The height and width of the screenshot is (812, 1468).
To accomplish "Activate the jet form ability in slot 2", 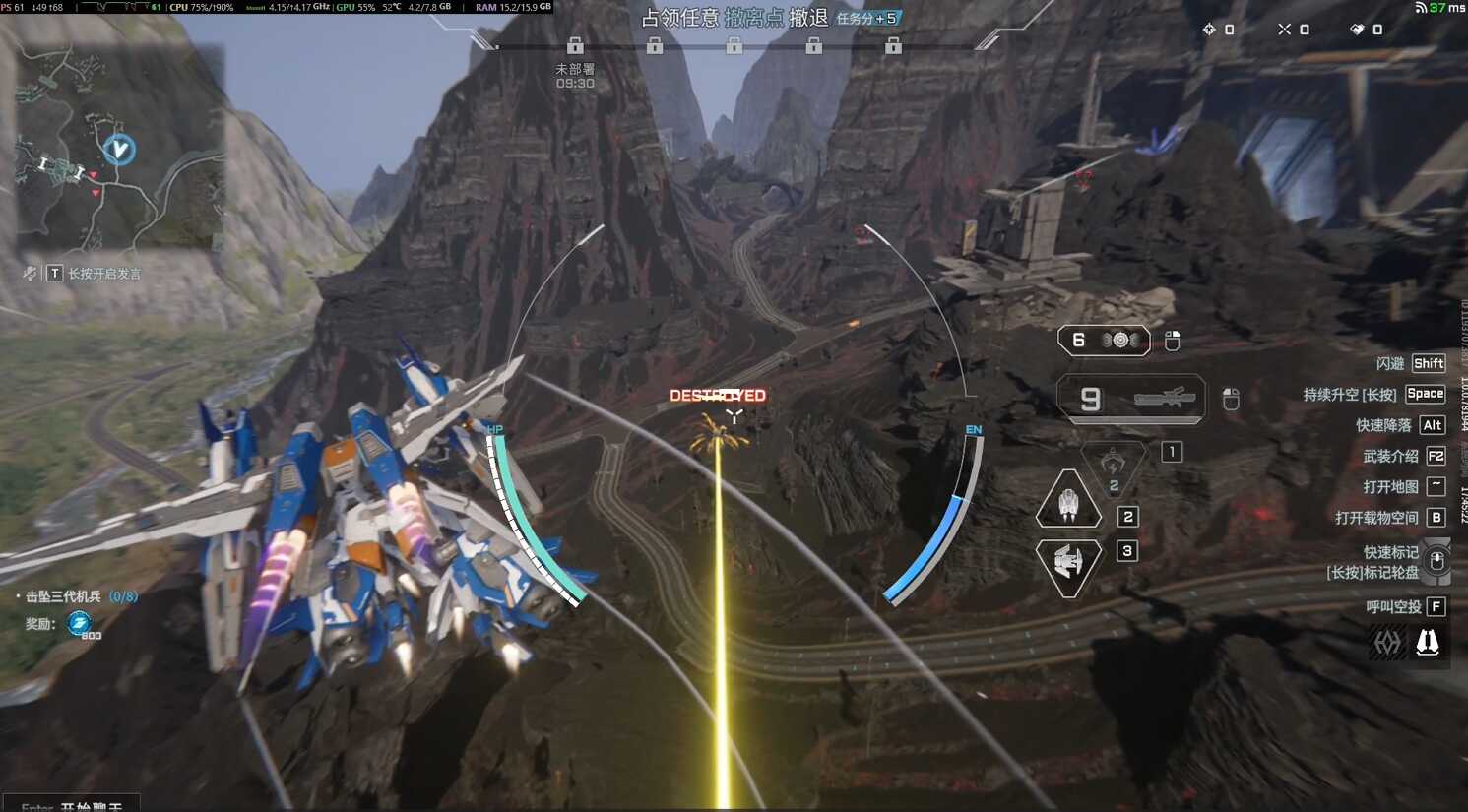I will [1068, 502].
